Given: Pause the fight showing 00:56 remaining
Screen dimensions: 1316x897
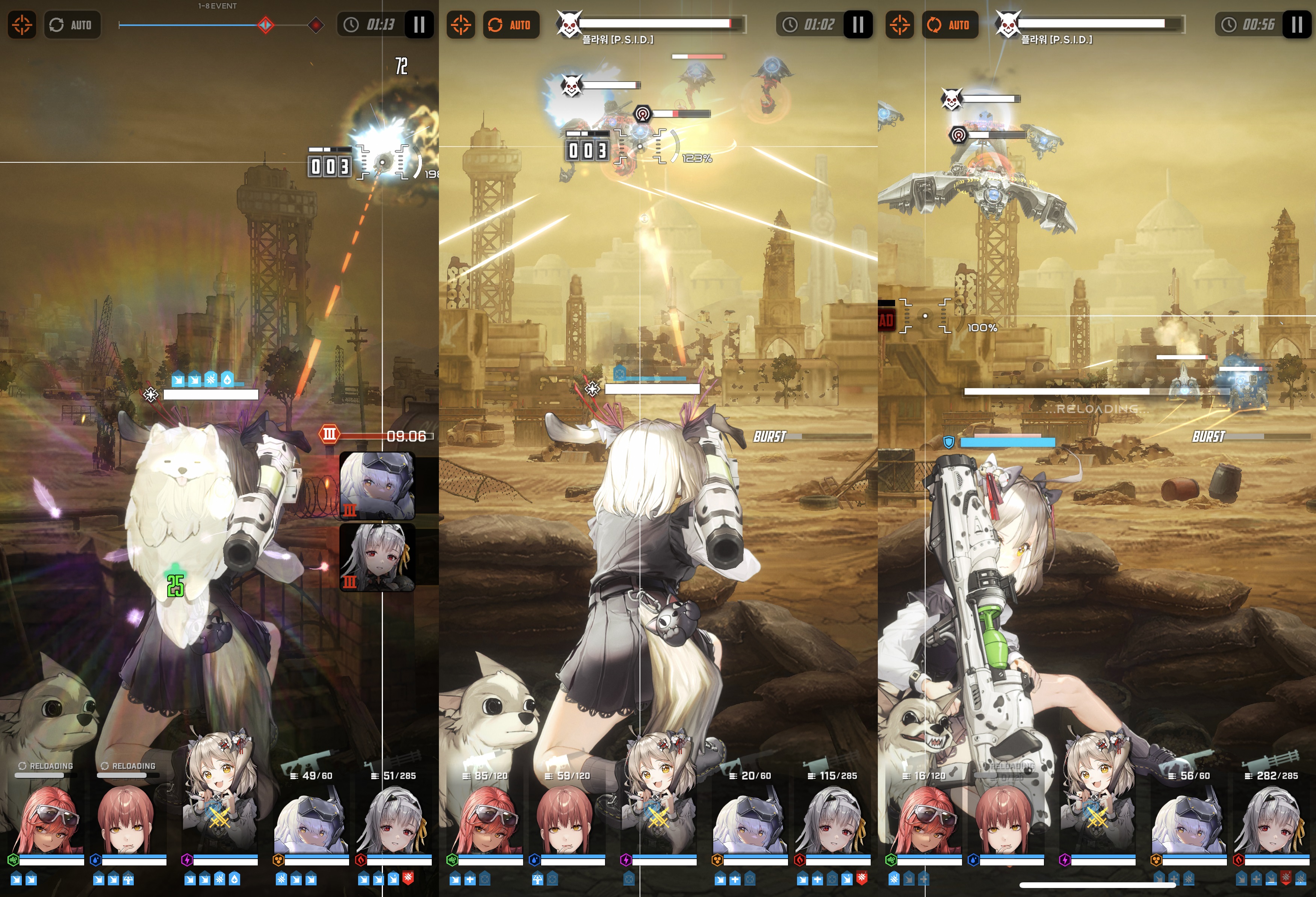Looking at the screenshot, I should tap(1297, 25).
